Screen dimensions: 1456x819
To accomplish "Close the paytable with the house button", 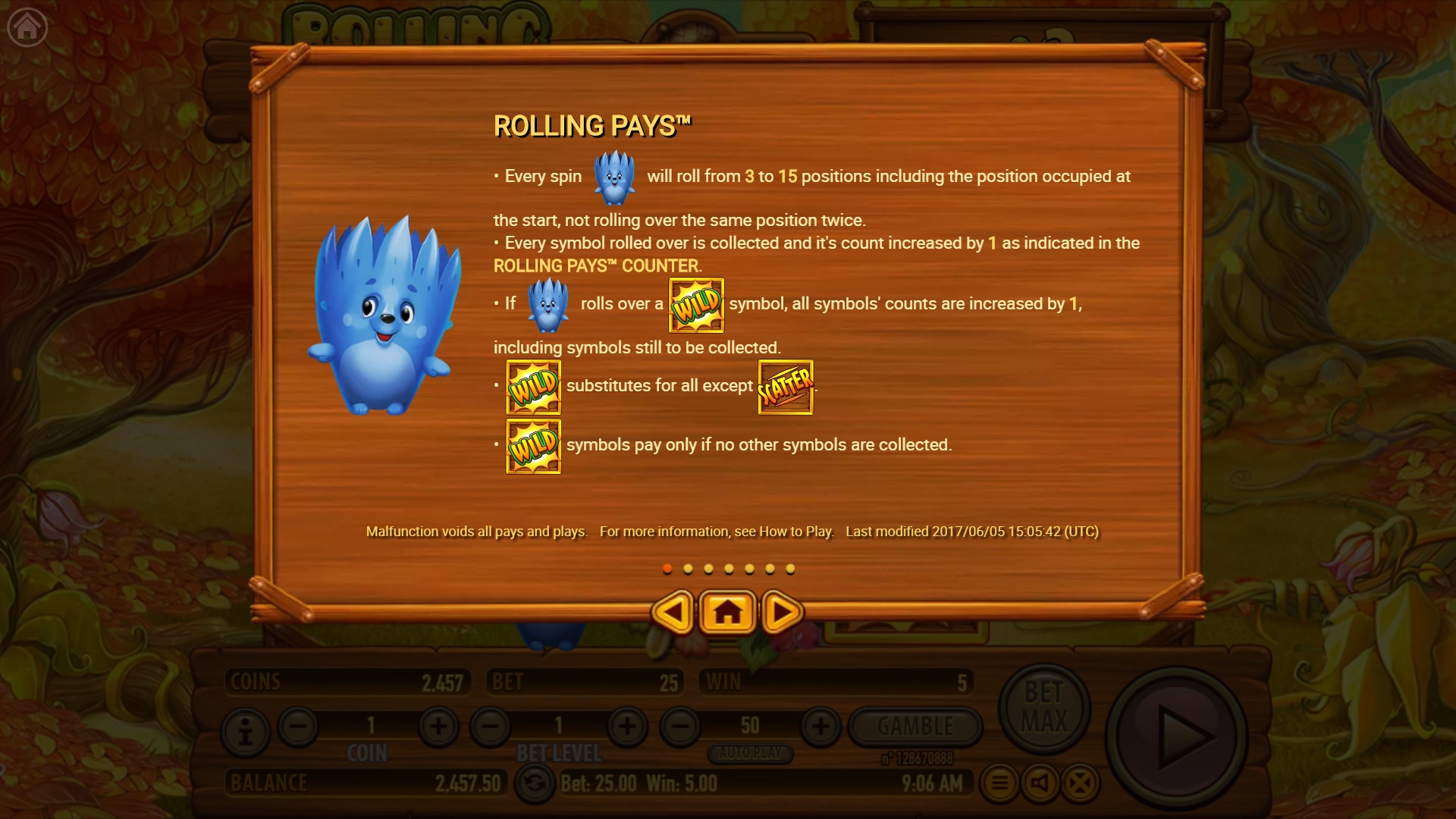I will [727, 612].
